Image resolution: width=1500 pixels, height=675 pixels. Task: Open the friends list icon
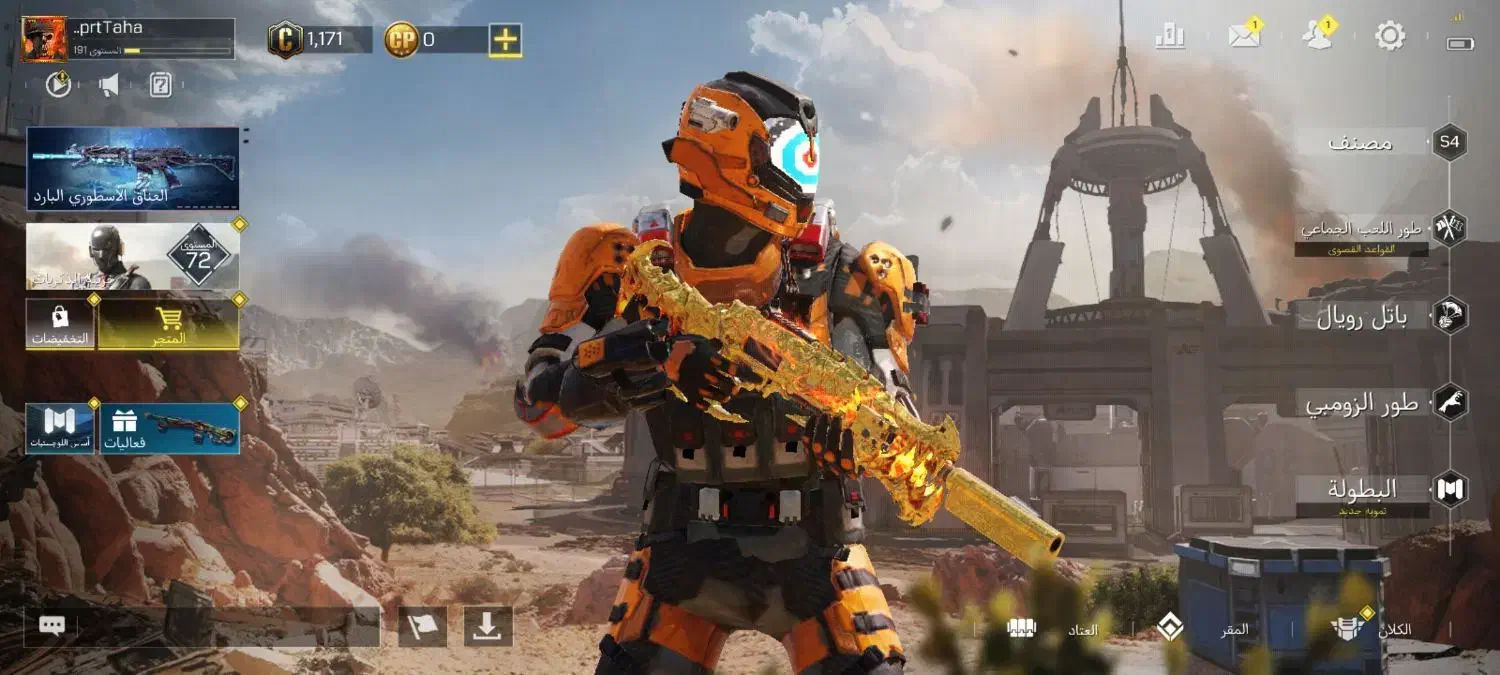coord(1317,37)
